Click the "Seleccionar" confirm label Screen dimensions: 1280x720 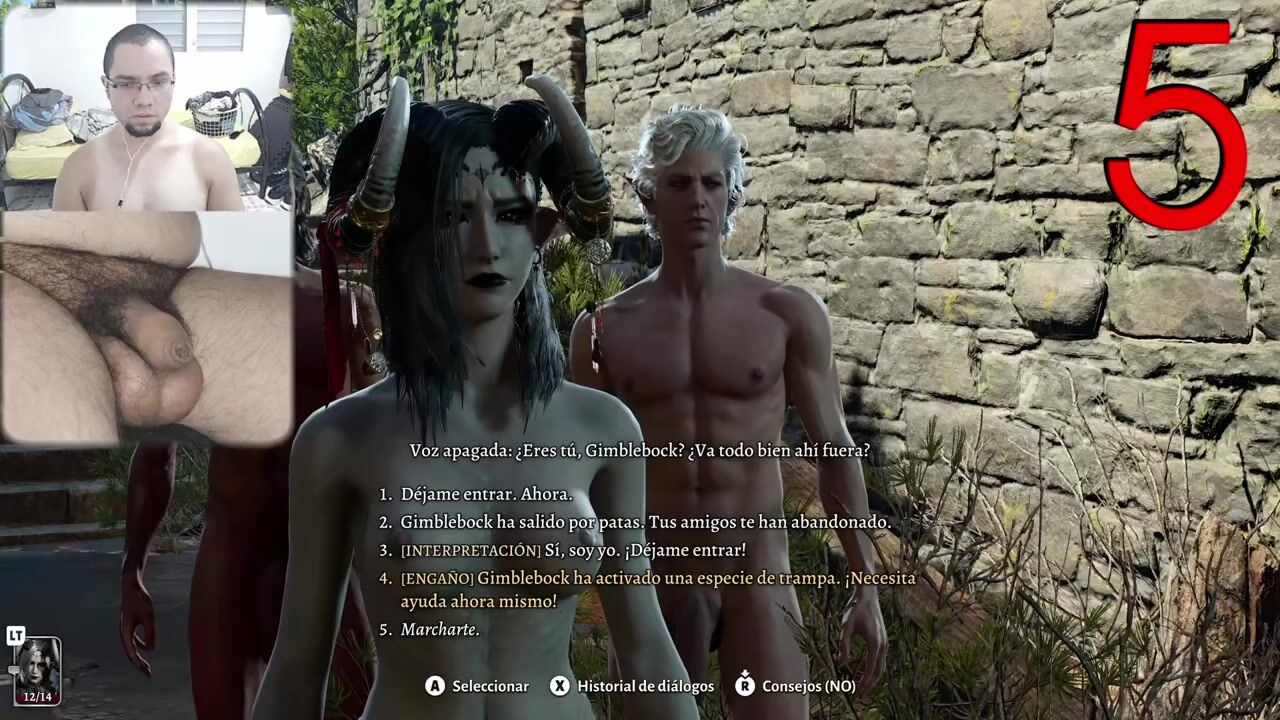tap(490, 686)
